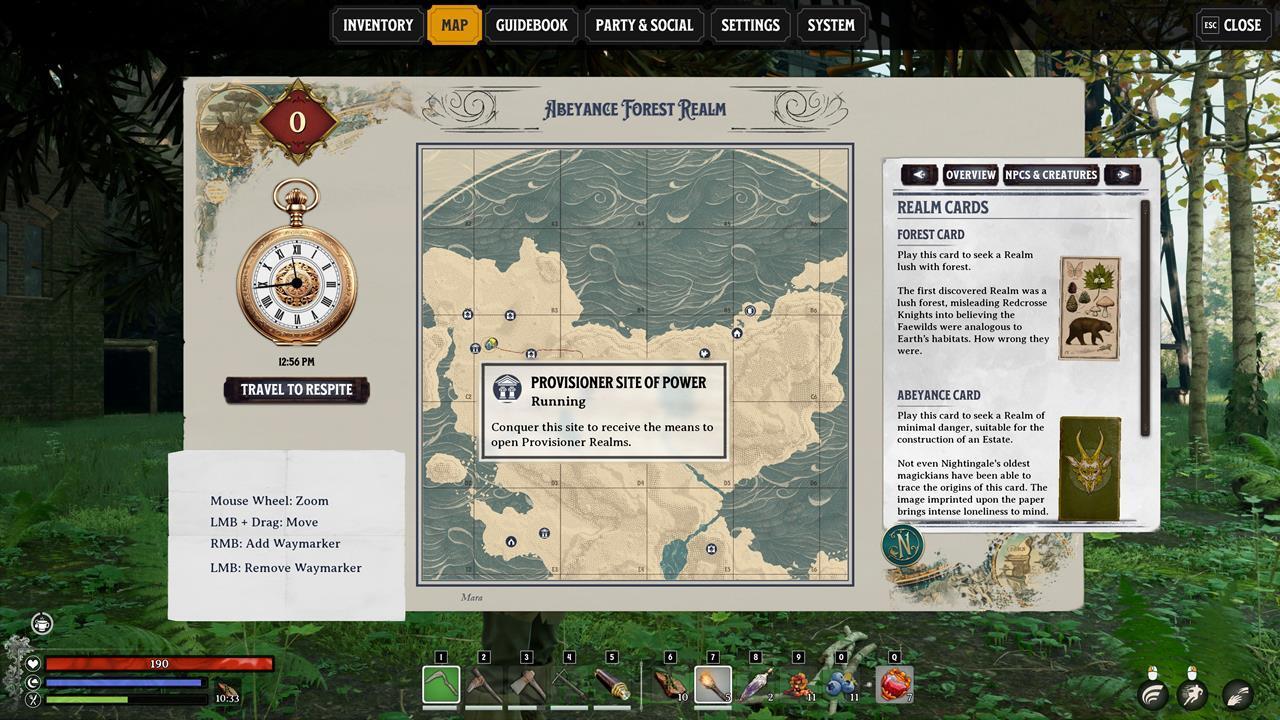Open the Inventory menu

377,25
